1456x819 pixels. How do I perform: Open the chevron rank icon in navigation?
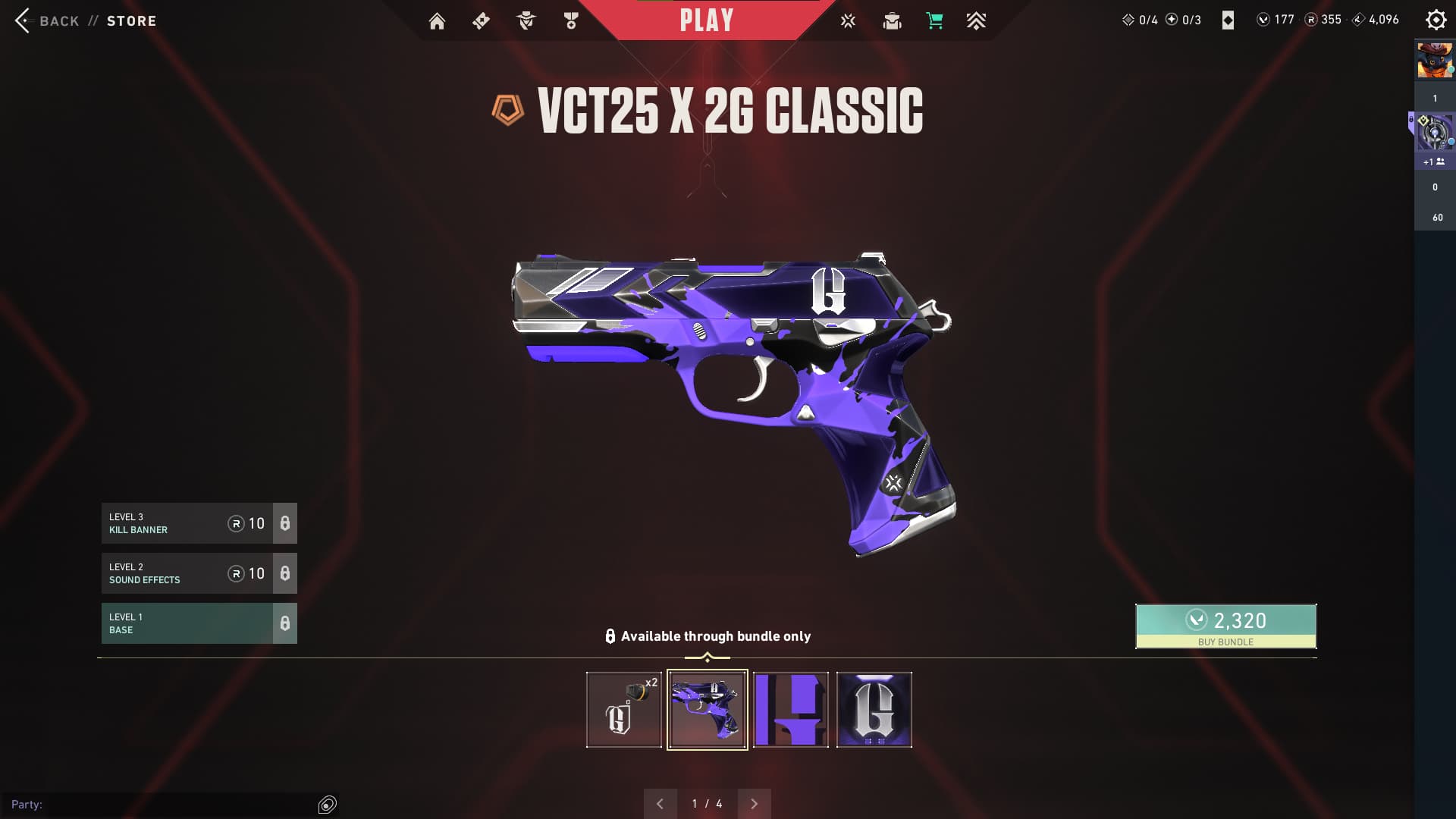click(x=976, y=21)
